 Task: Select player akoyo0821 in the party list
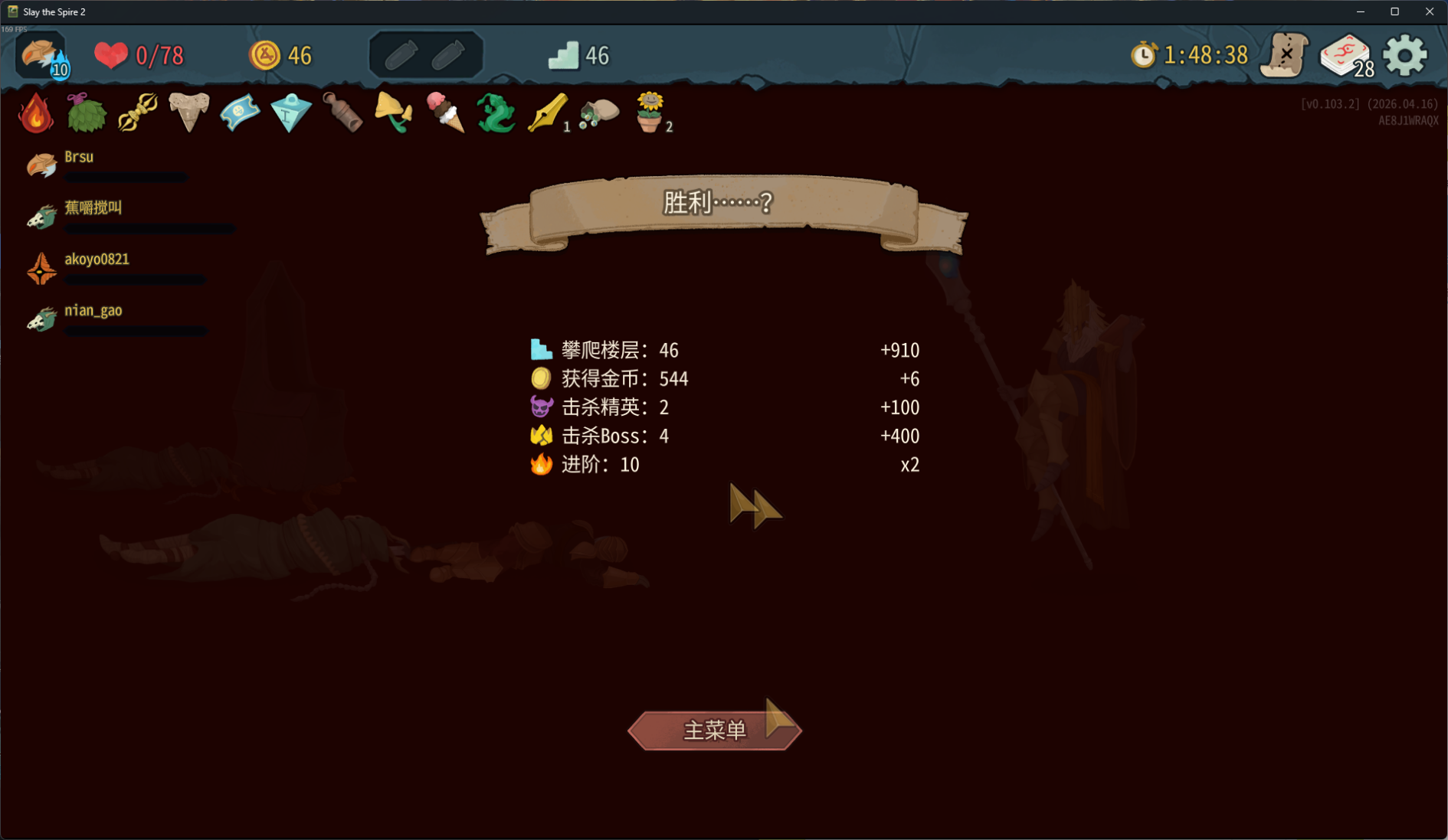click(x=97, y=260)
